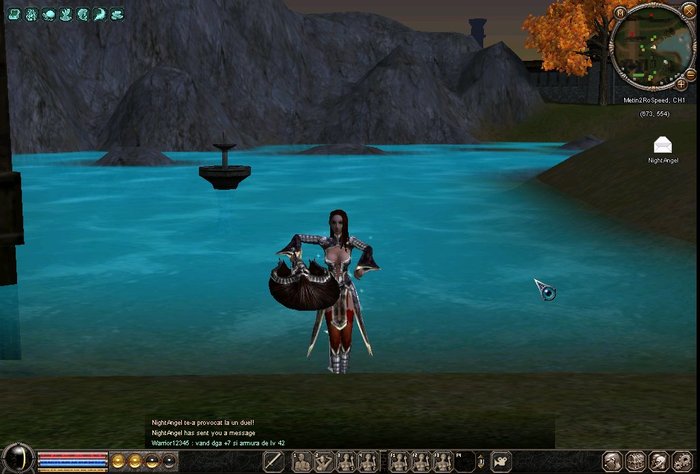Click the first buff icon in the top-left row
Viewport: 700px width, 474px height.
point(15,15)
